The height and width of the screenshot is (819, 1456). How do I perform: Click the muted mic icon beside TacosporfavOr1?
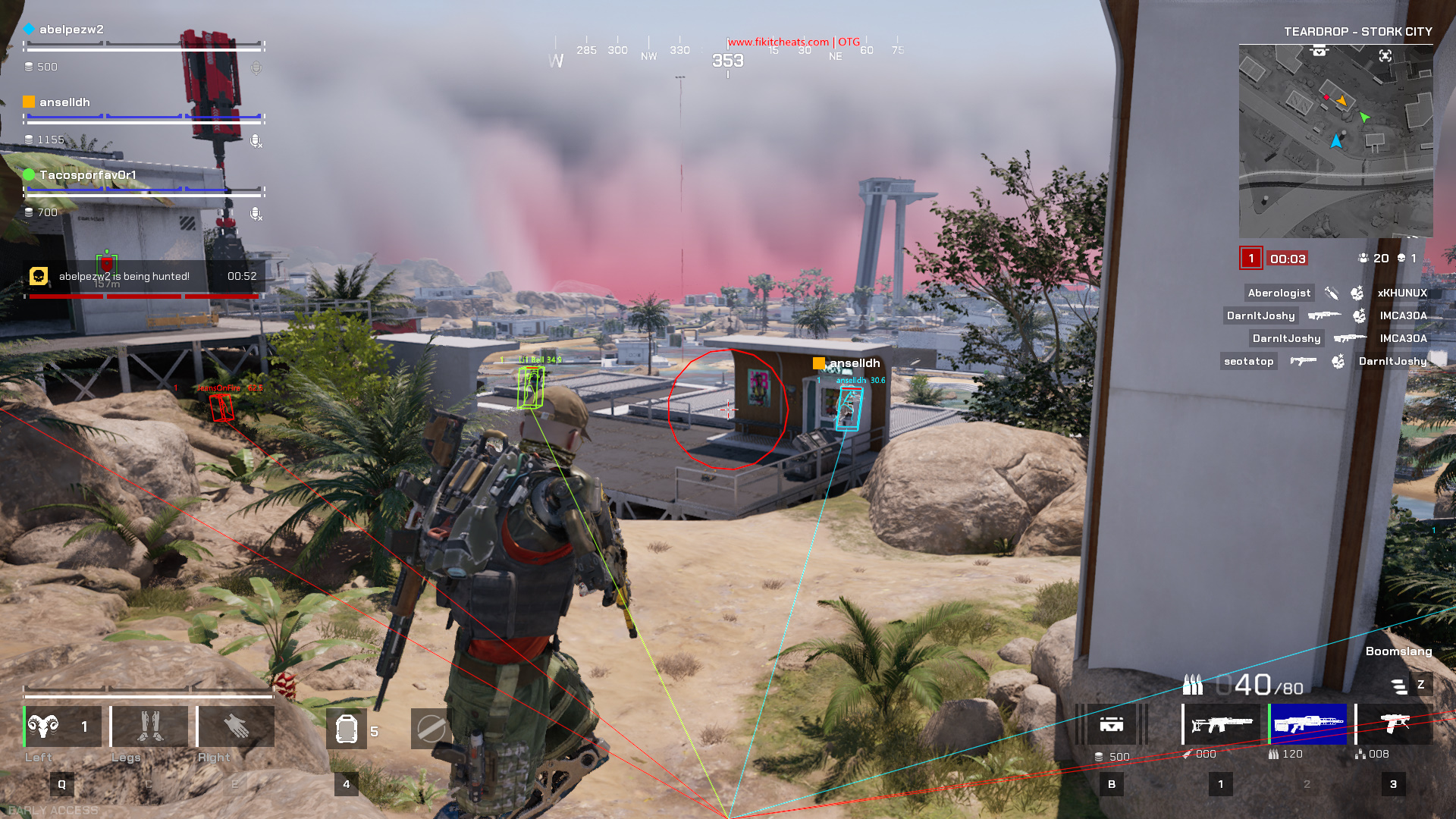point(256,214)
